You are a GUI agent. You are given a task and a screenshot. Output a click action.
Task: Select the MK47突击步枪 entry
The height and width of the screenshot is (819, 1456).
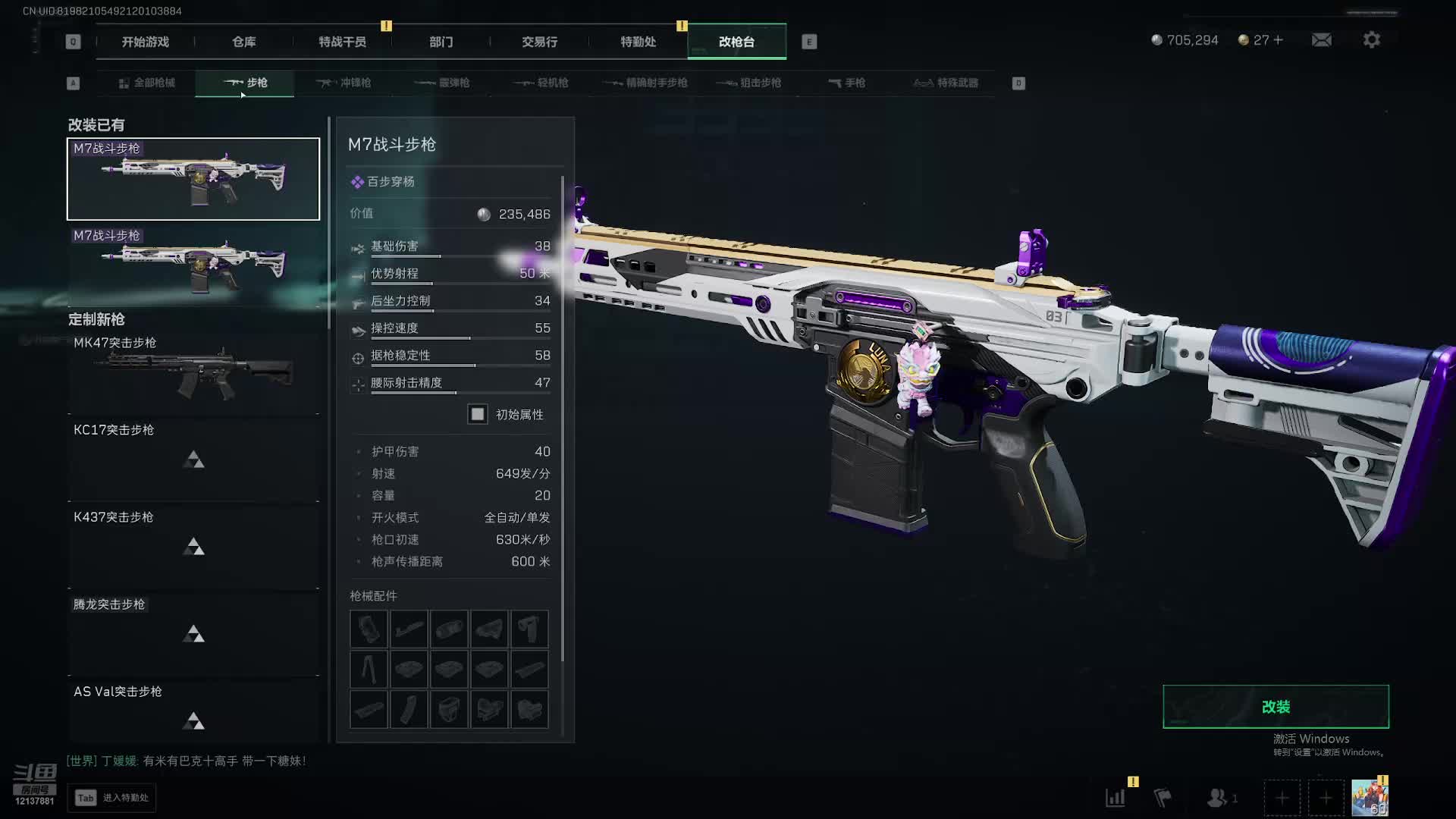click(x=193, y=372)
